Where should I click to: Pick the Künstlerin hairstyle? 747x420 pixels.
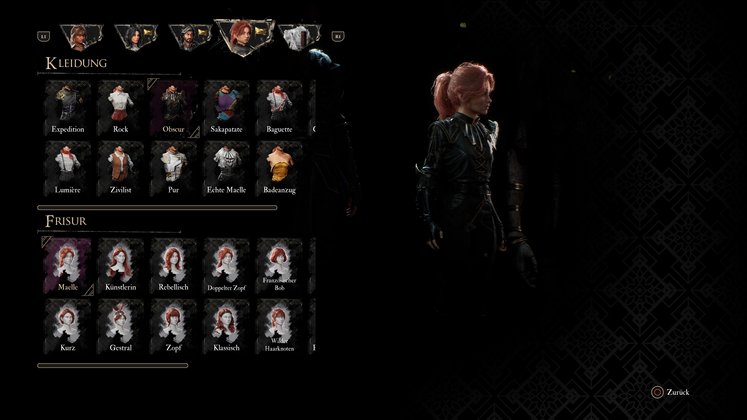pos(120,265)
